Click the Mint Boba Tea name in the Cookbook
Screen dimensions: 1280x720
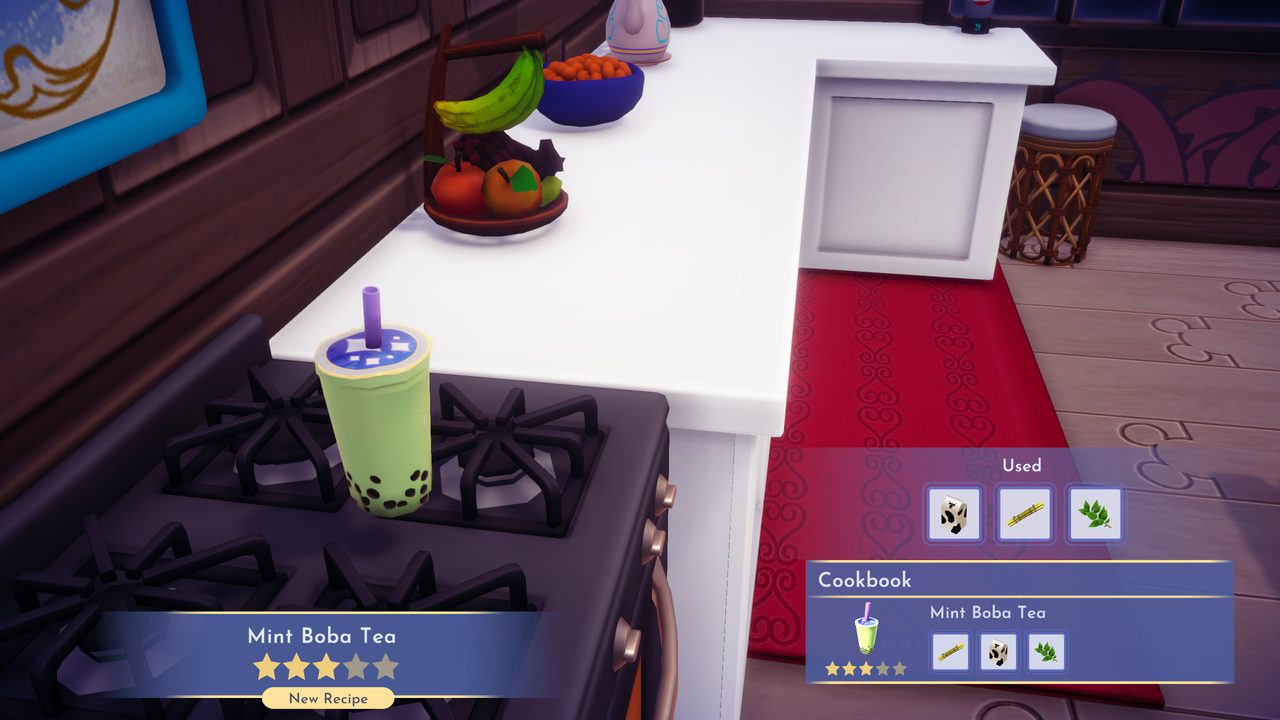pos(989,613)
